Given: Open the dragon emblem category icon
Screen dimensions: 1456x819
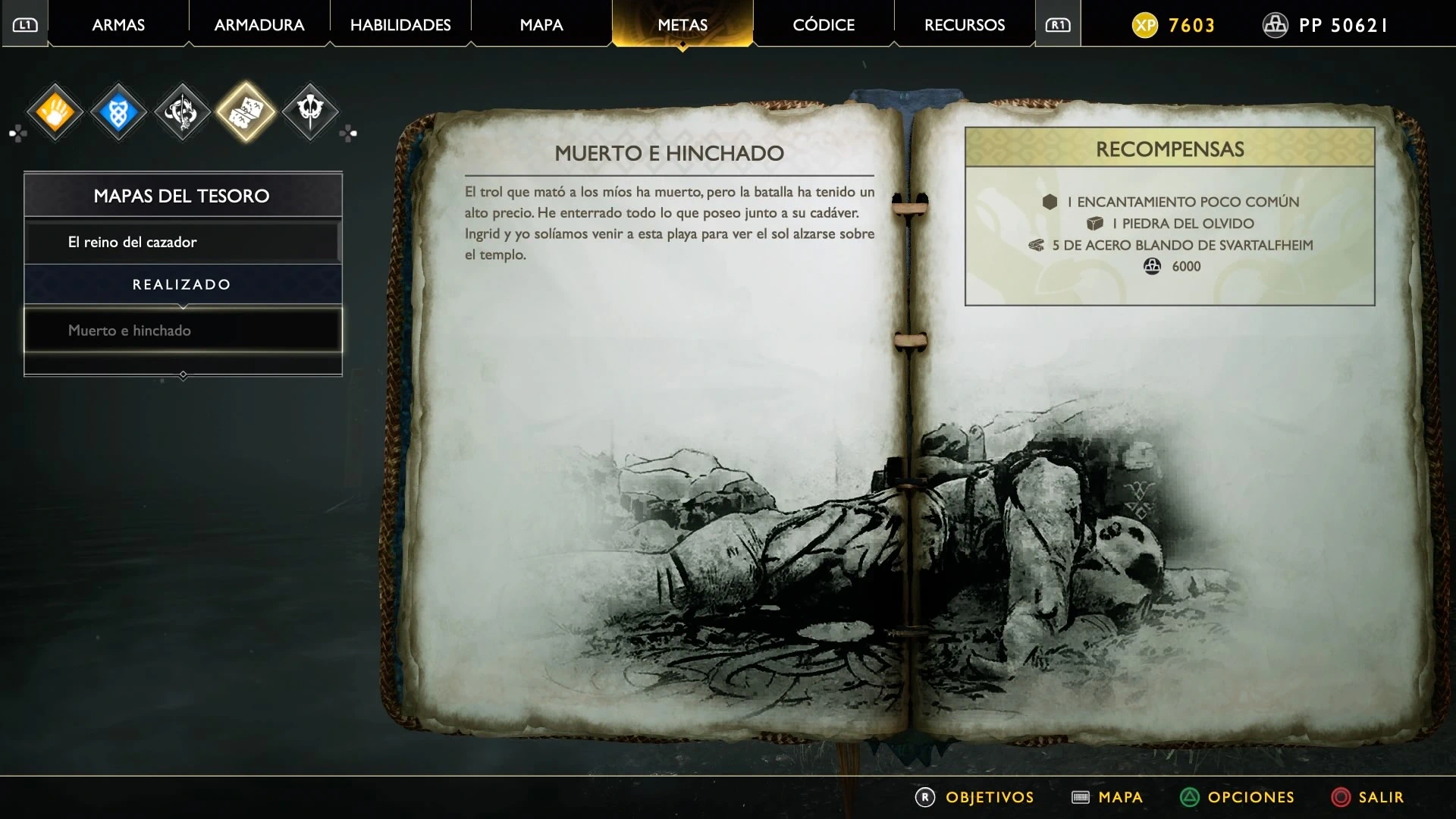Looking at the screenshot, I should click(x=182, y=112).
